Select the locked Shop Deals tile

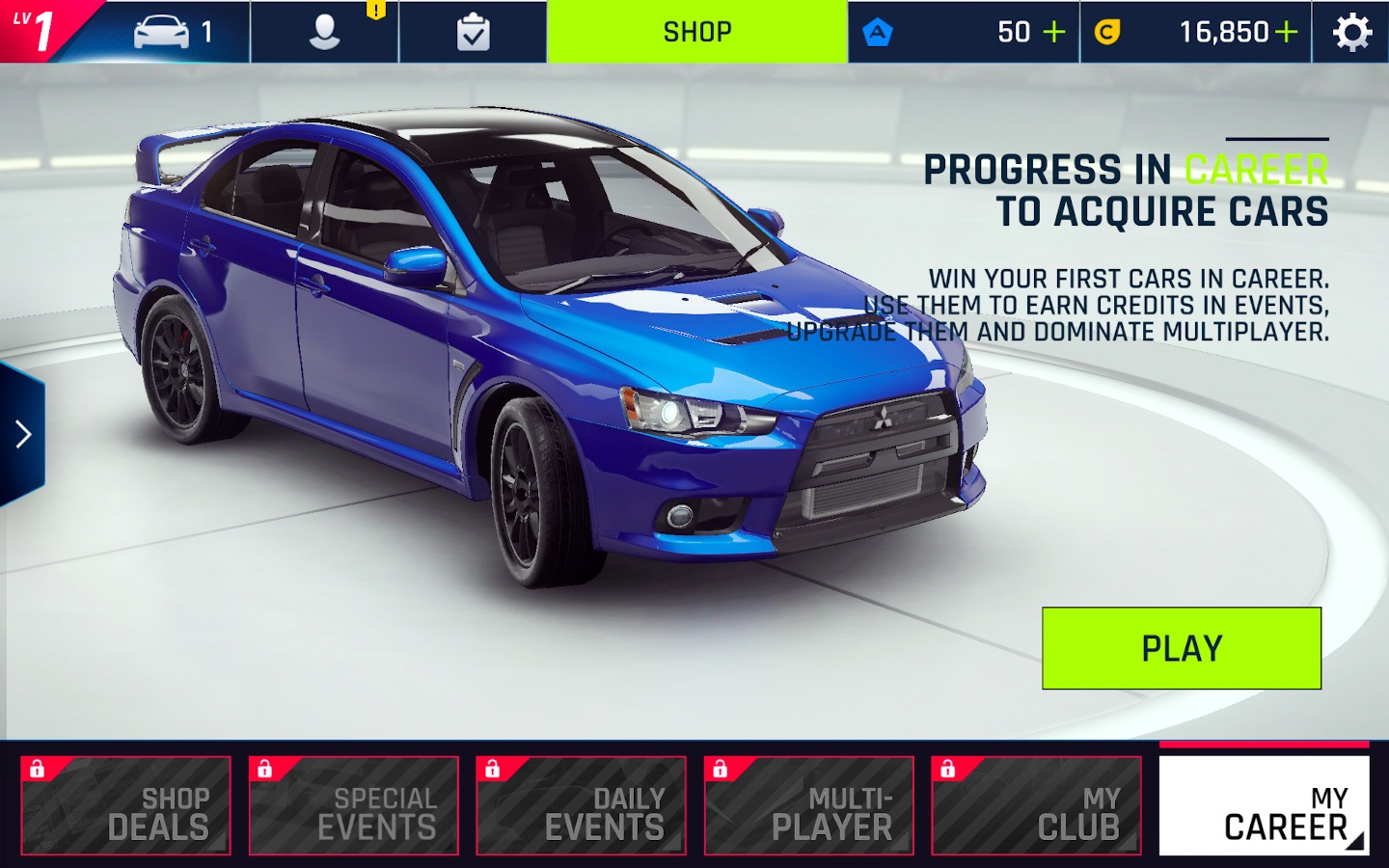126,805
